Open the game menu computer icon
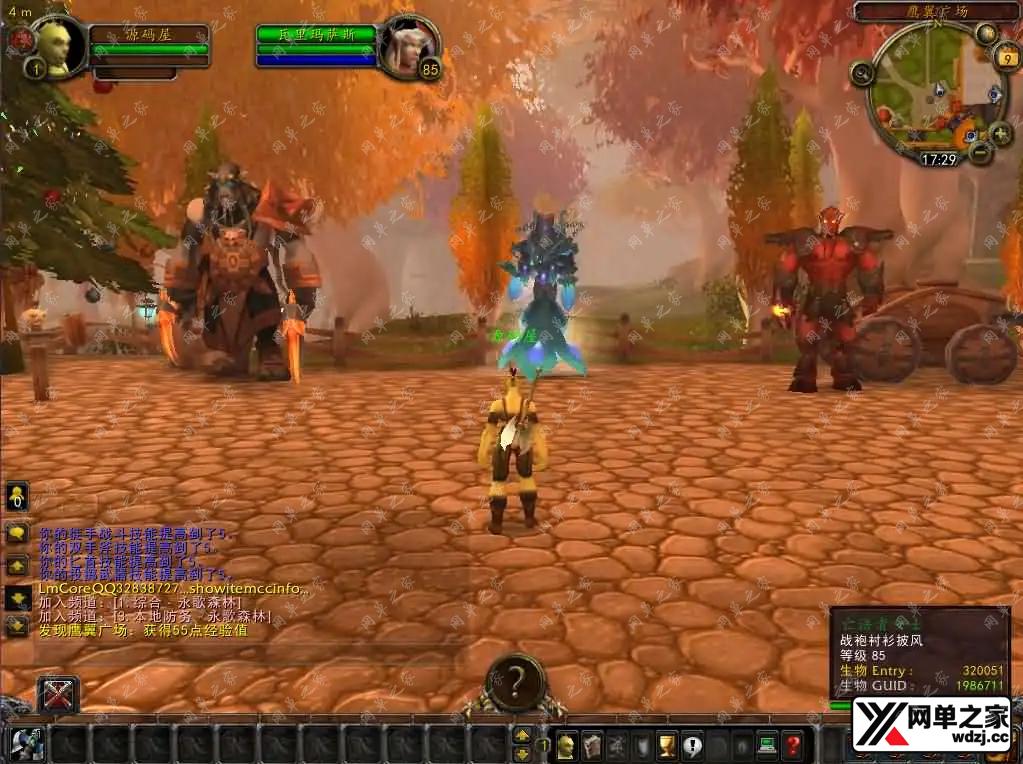1023x764 pixels. [767, 745]
